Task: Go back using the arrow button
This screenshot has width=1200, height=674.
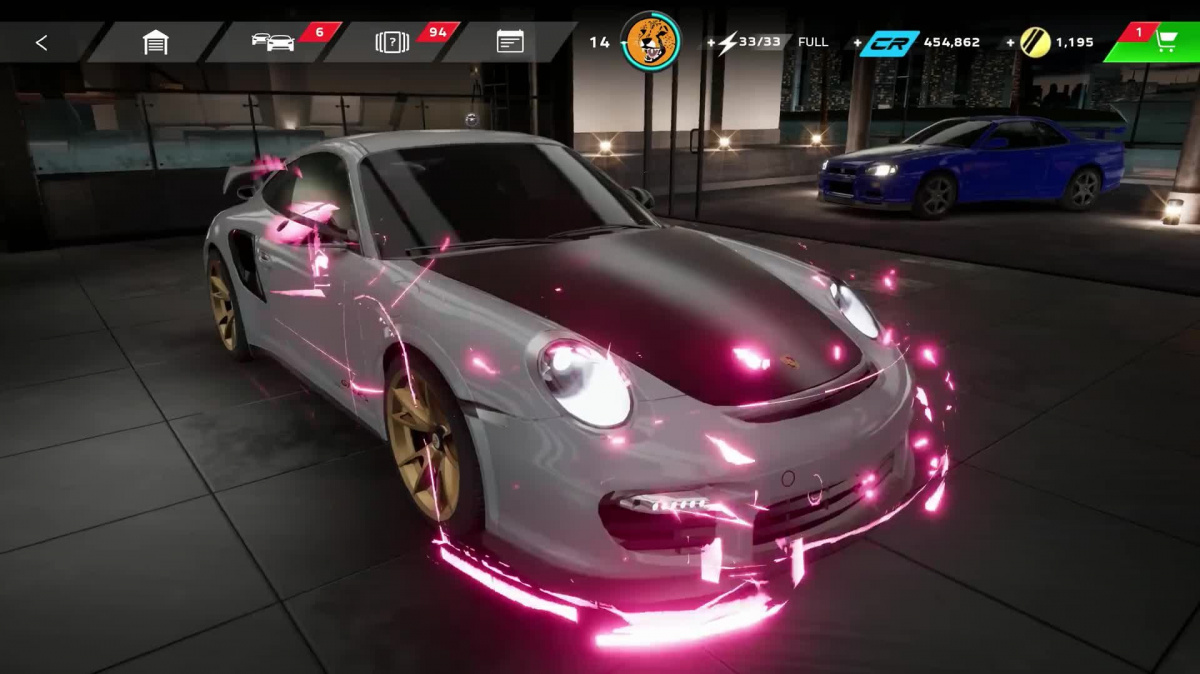Action: coord(41,42)
